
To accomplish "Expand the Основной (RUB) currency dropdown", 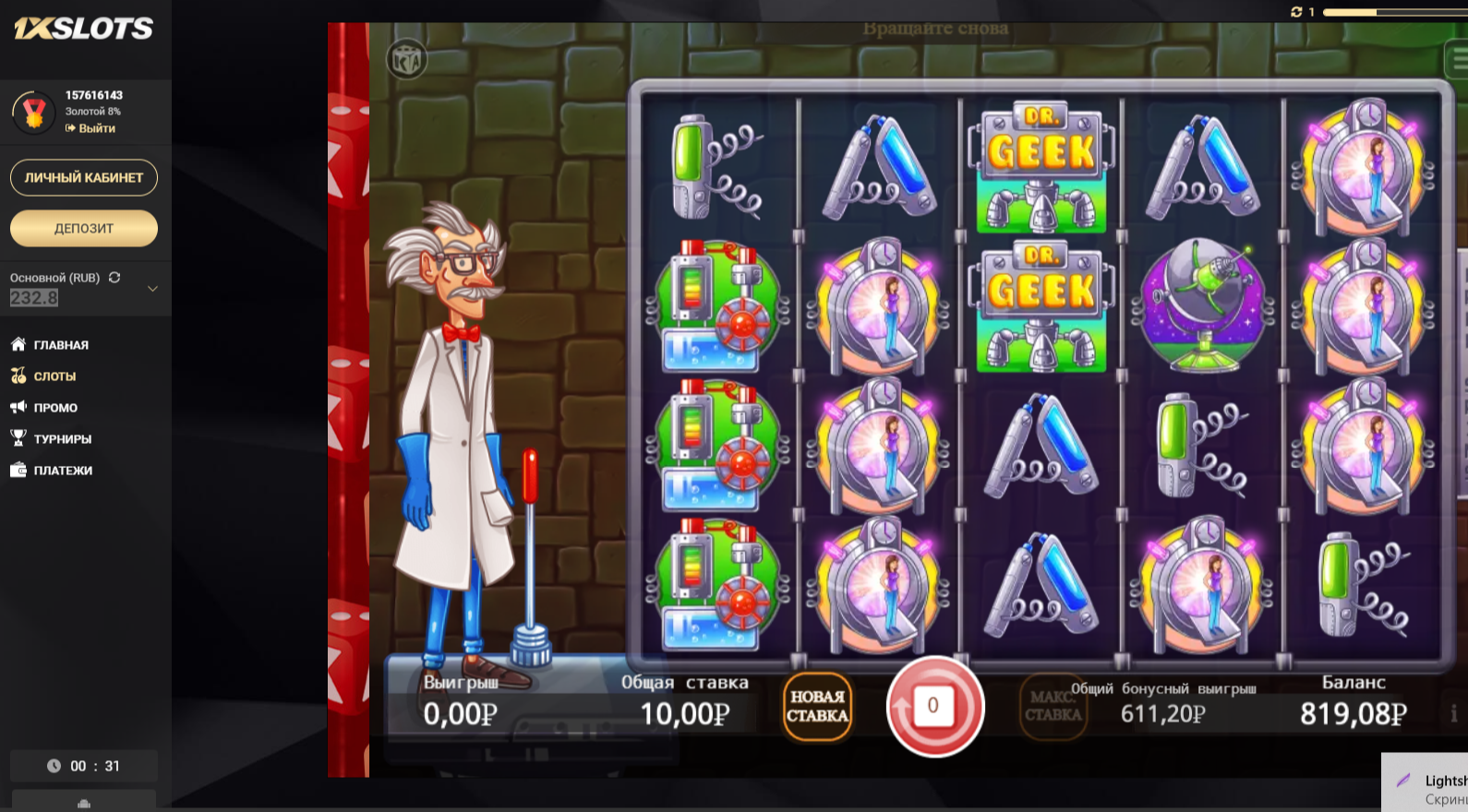I will (154, 289).
